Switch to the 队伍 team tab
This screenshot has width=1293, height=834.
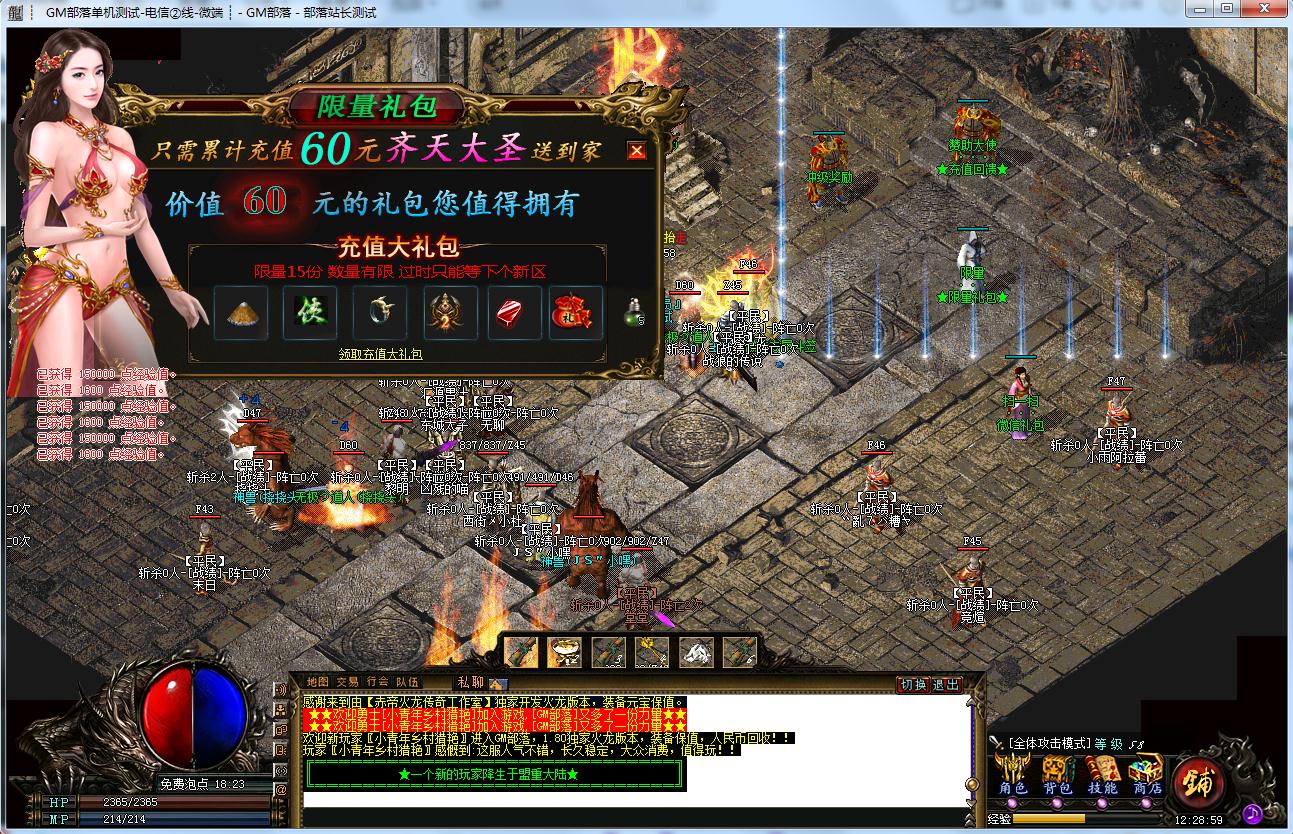tap(407, 682)
